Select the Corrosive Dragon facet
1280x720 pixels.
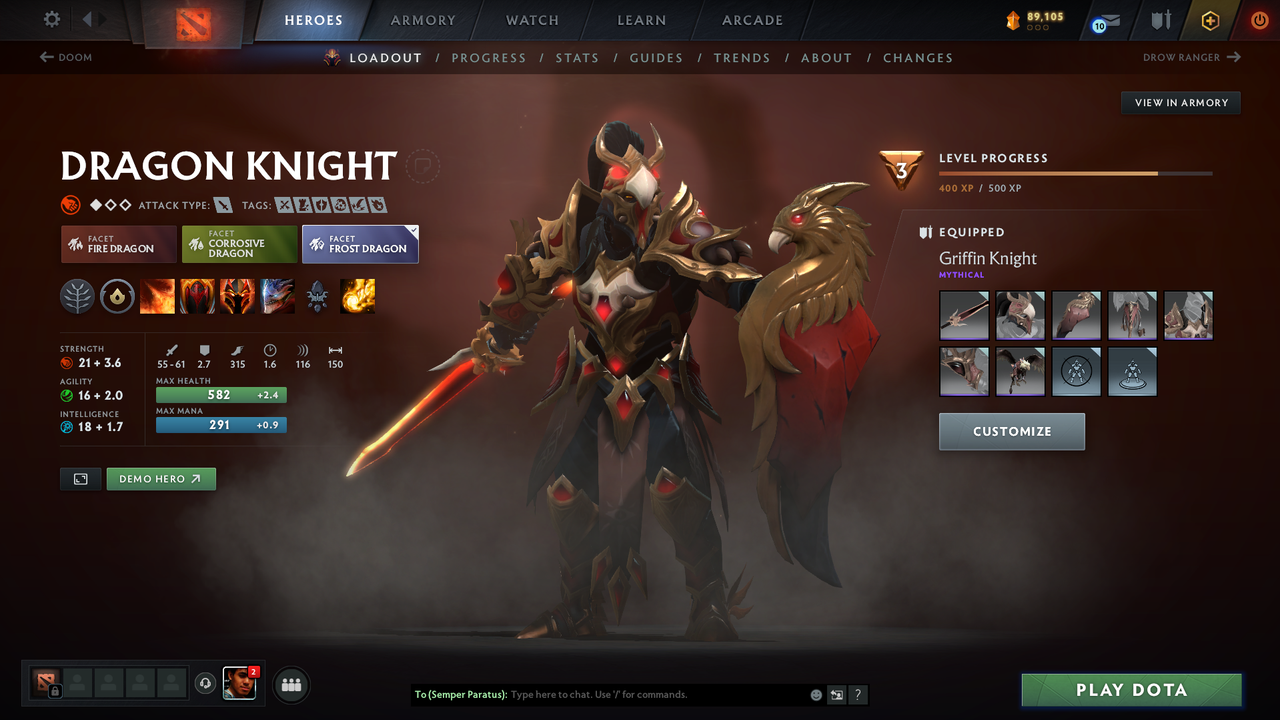[239, 243]
